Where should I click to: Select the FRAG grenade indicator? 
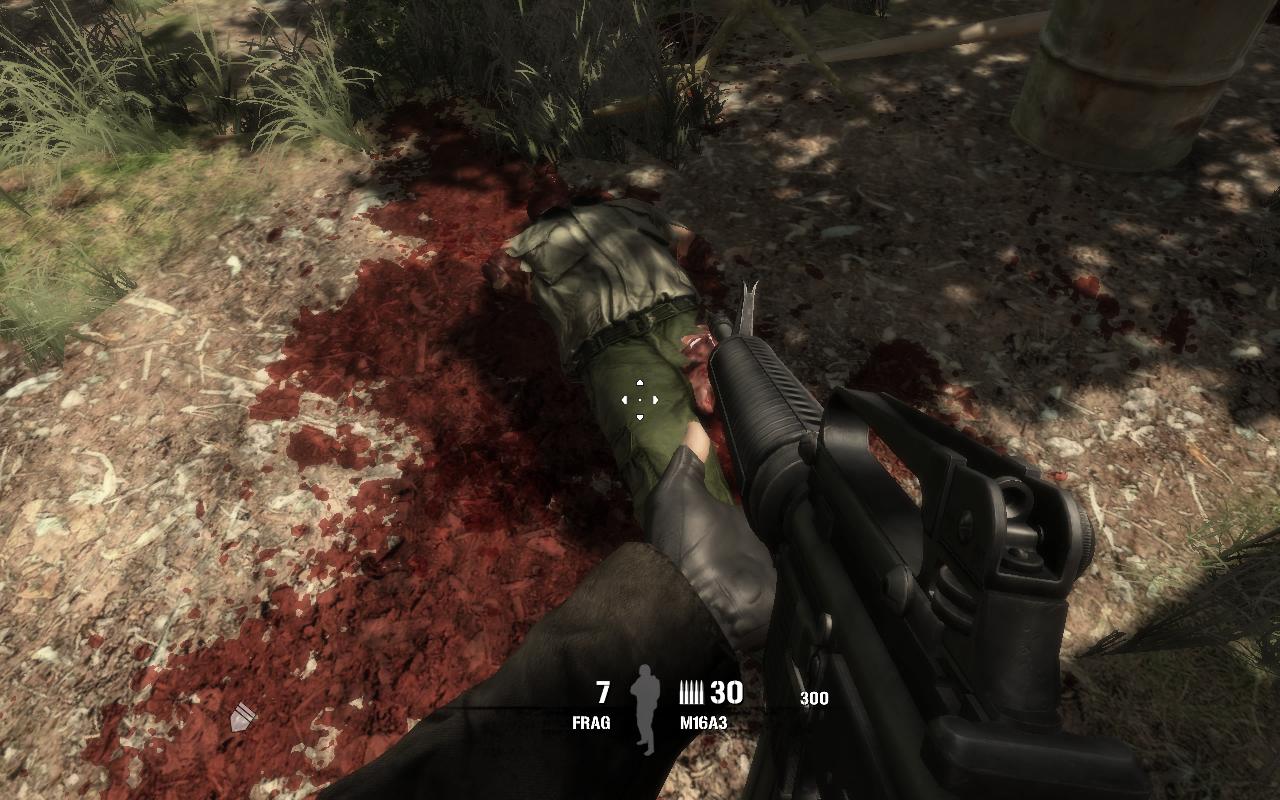(591, 722)
